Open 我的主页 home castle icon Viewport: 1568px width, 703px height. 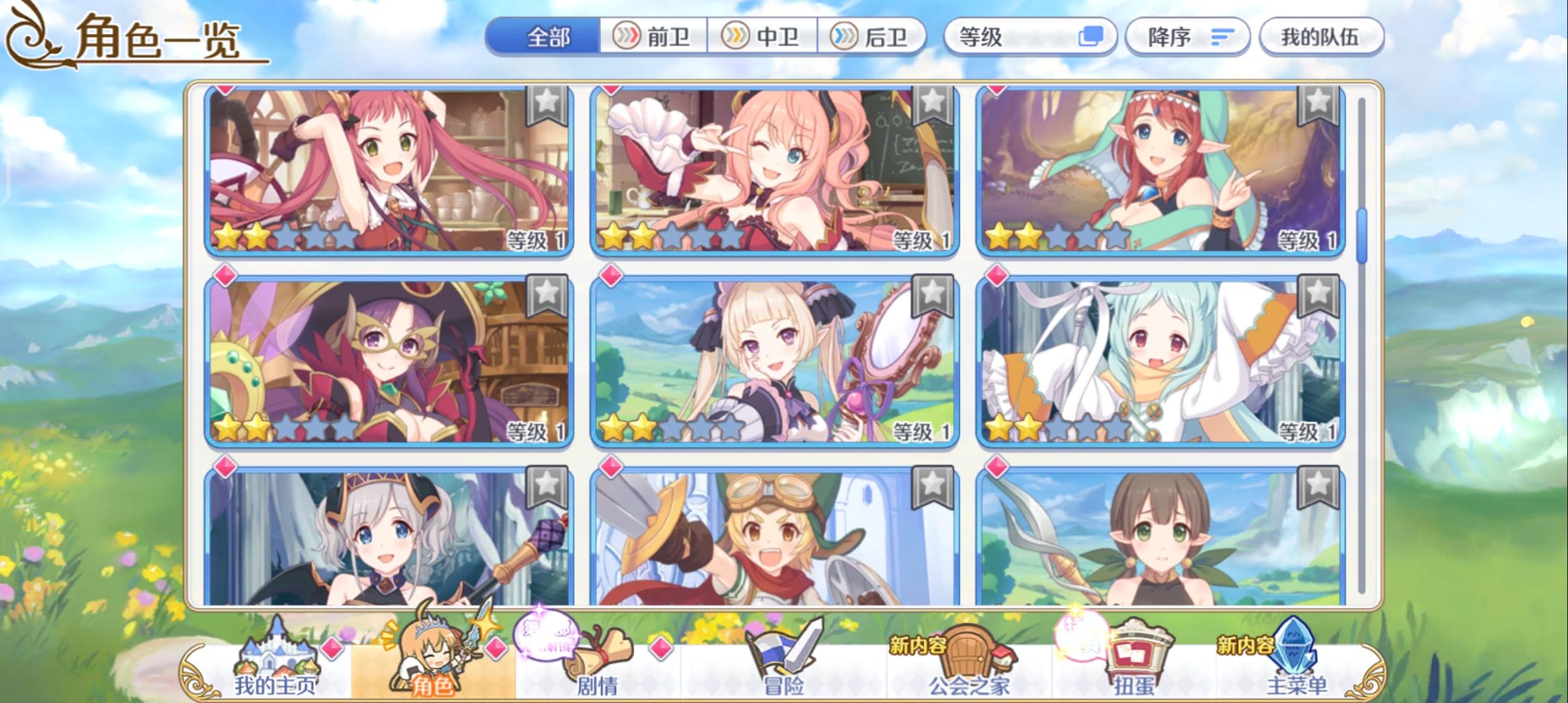[x=274, y=652]
